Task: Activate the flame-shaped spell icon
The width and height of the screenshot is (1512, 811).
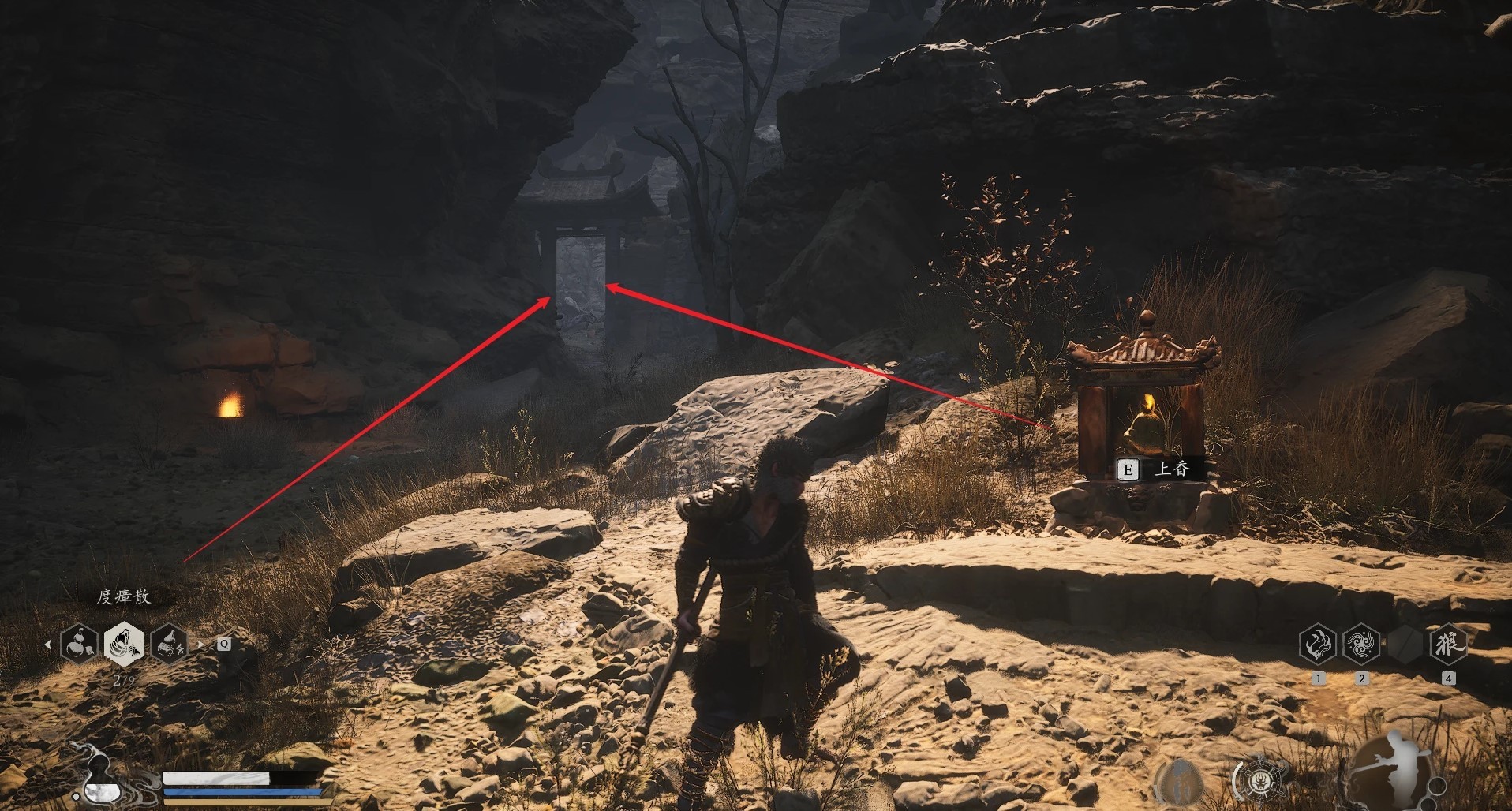Action: (x=1317, y=644)
